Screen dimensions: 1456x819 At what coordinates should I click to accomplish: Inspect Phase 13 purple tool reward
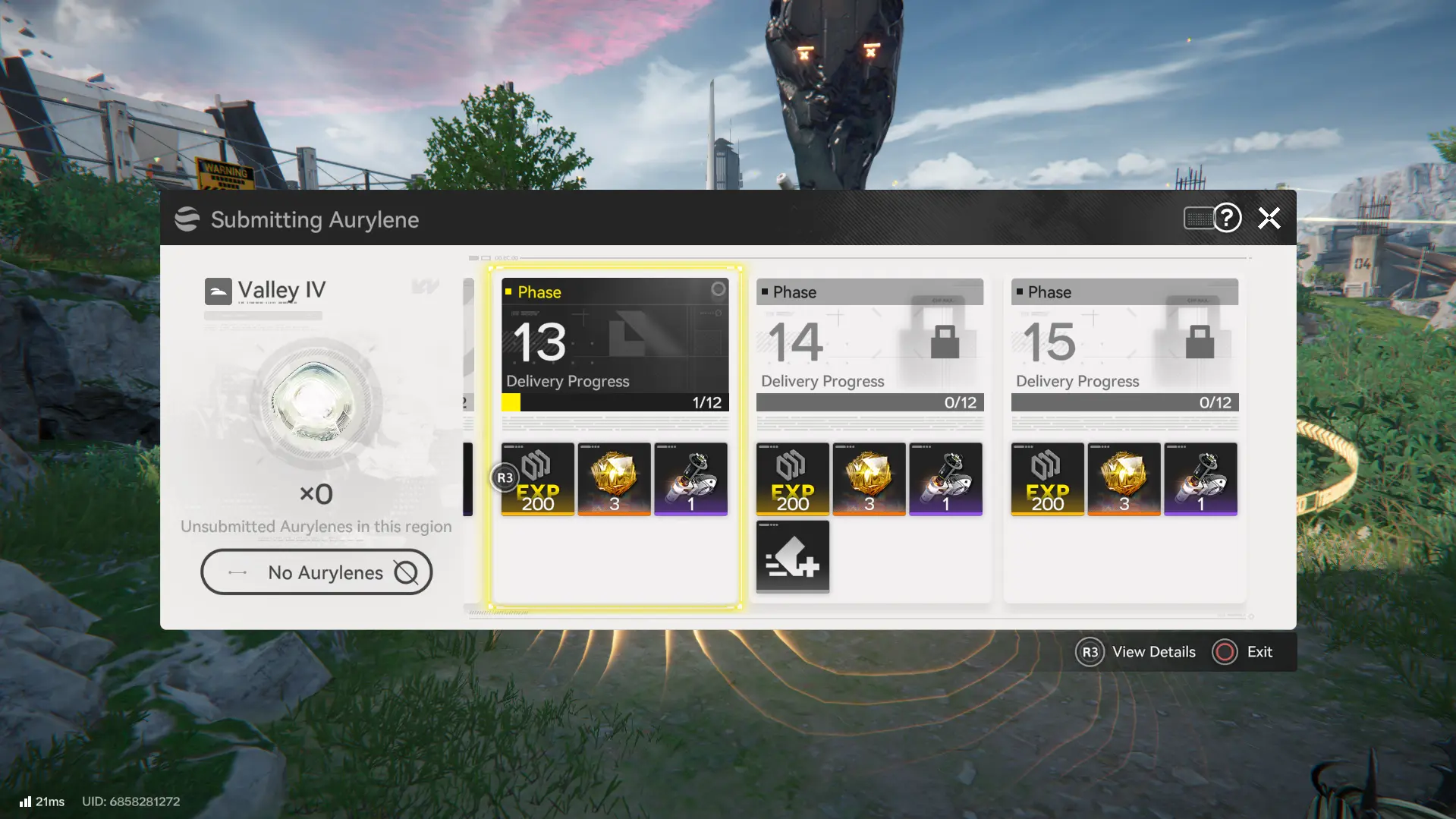[x=691, y=479]
